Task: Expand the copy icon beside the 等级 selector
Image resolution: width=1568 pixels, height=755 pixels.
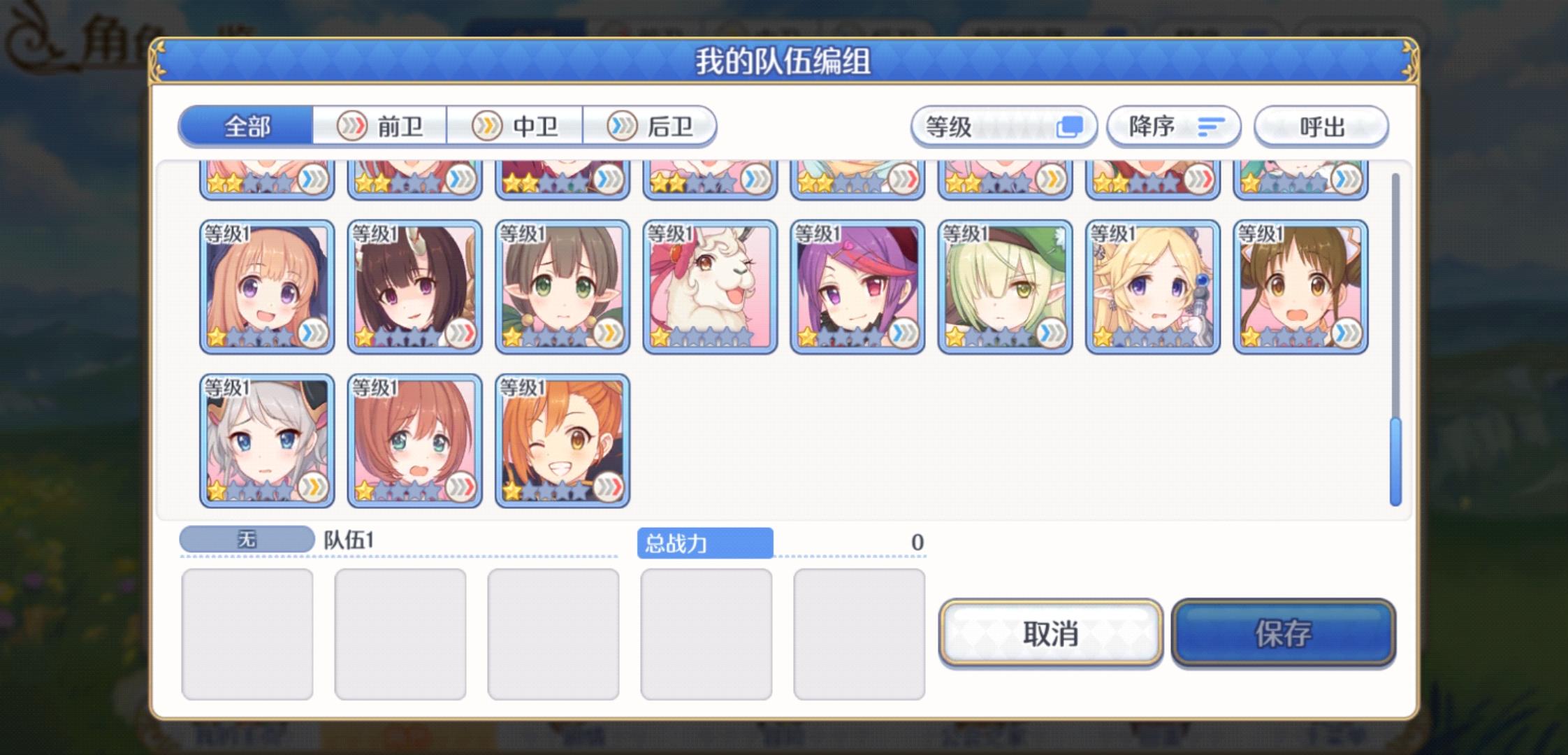Action: [x=1070, y=127]
